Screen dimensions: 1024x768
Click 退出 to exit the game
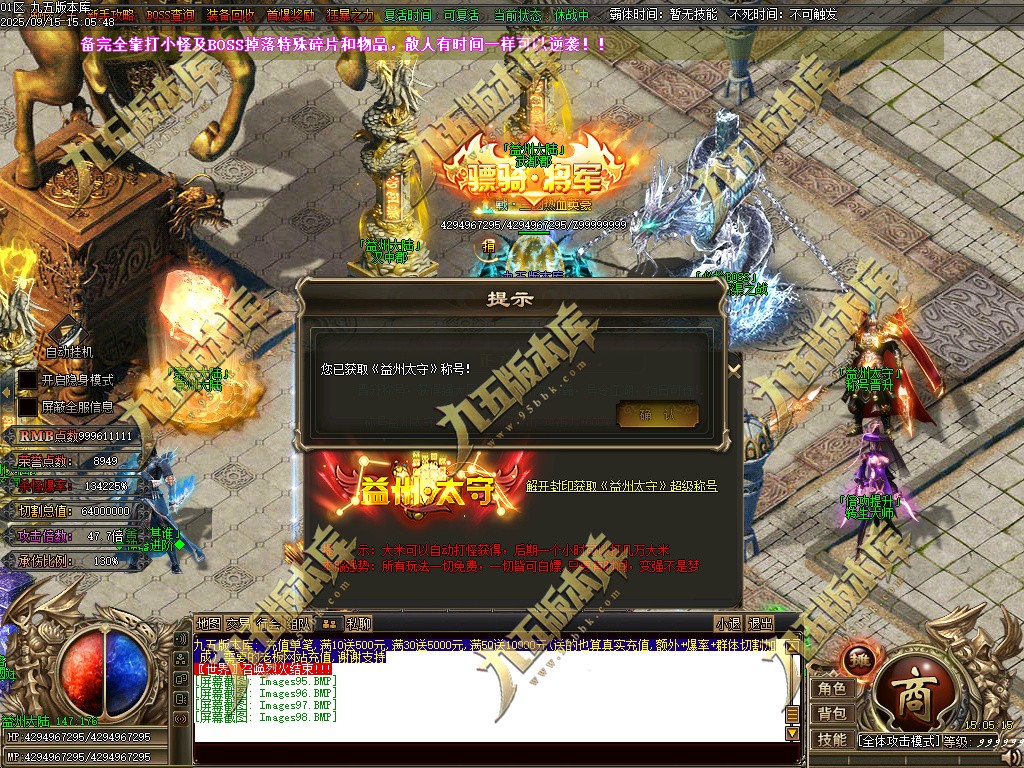coord(760,623)
